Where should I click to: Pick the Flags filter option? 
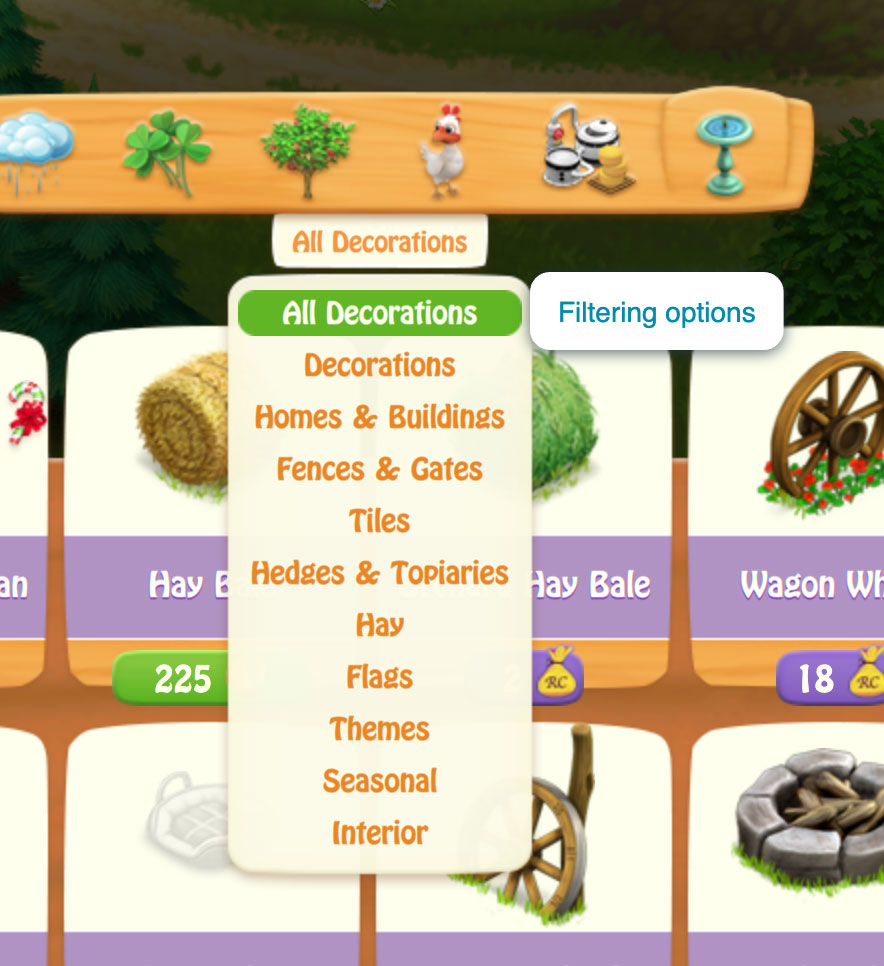tap(380, 677)
